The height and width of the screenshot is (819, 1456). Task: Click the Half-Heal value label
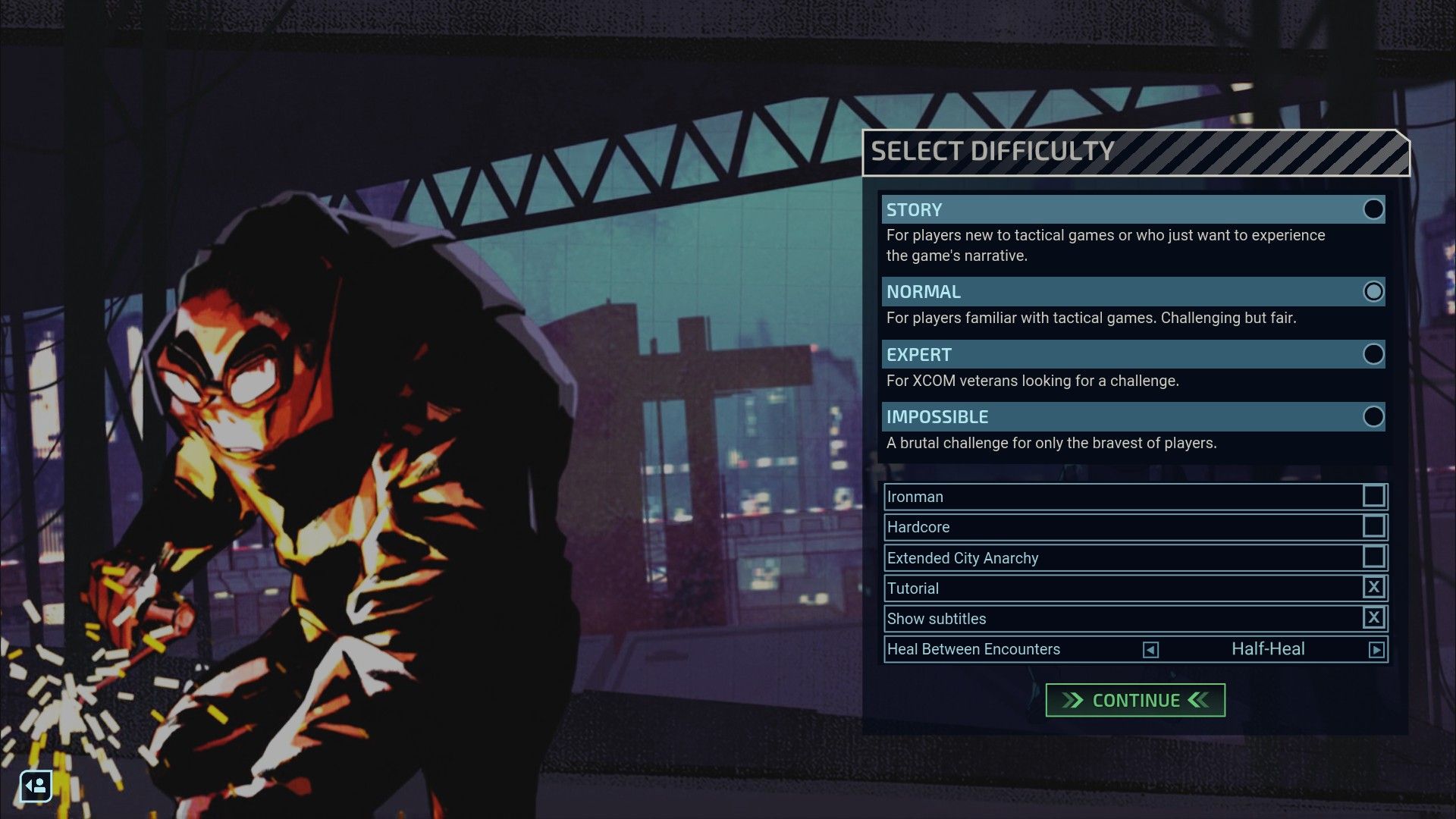pyautogui.click(x=1265, y=649)
